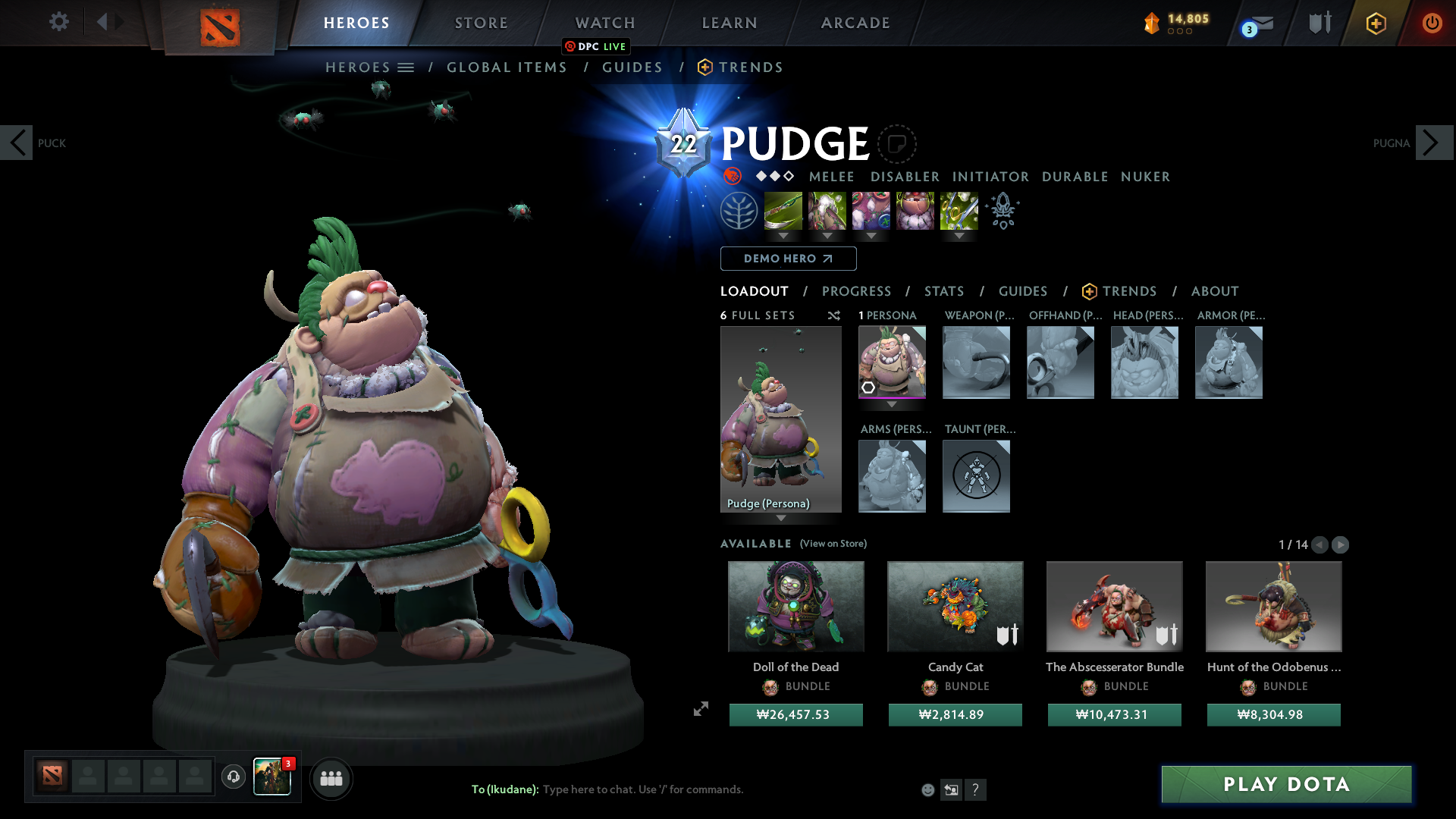Click the Demo Hero button
The height and width of the screenshot is (819, 1456).
[788, 259]
